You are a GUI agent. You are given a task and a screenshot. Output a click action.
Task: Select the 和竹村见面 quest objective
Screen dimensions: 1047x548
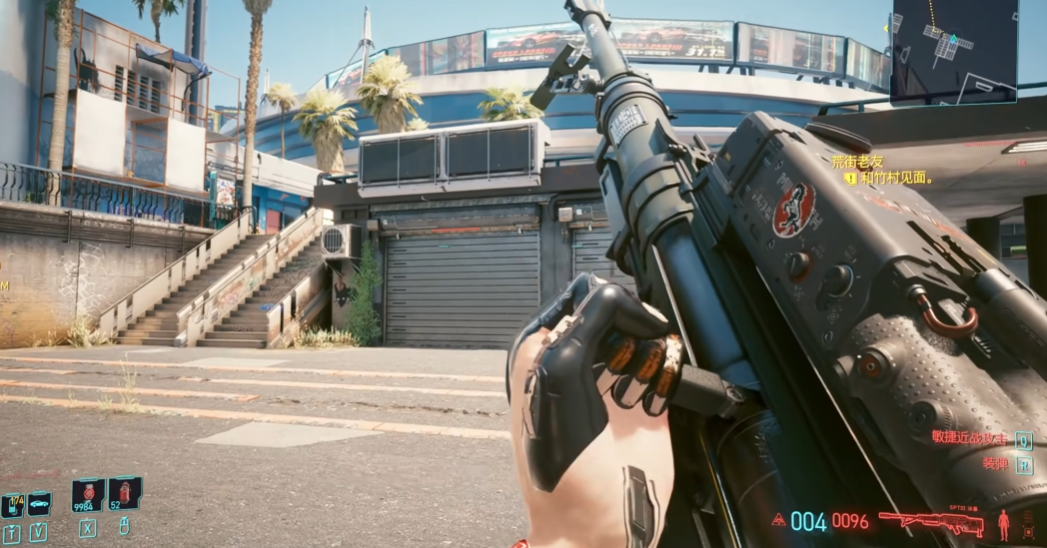[895, 179]
